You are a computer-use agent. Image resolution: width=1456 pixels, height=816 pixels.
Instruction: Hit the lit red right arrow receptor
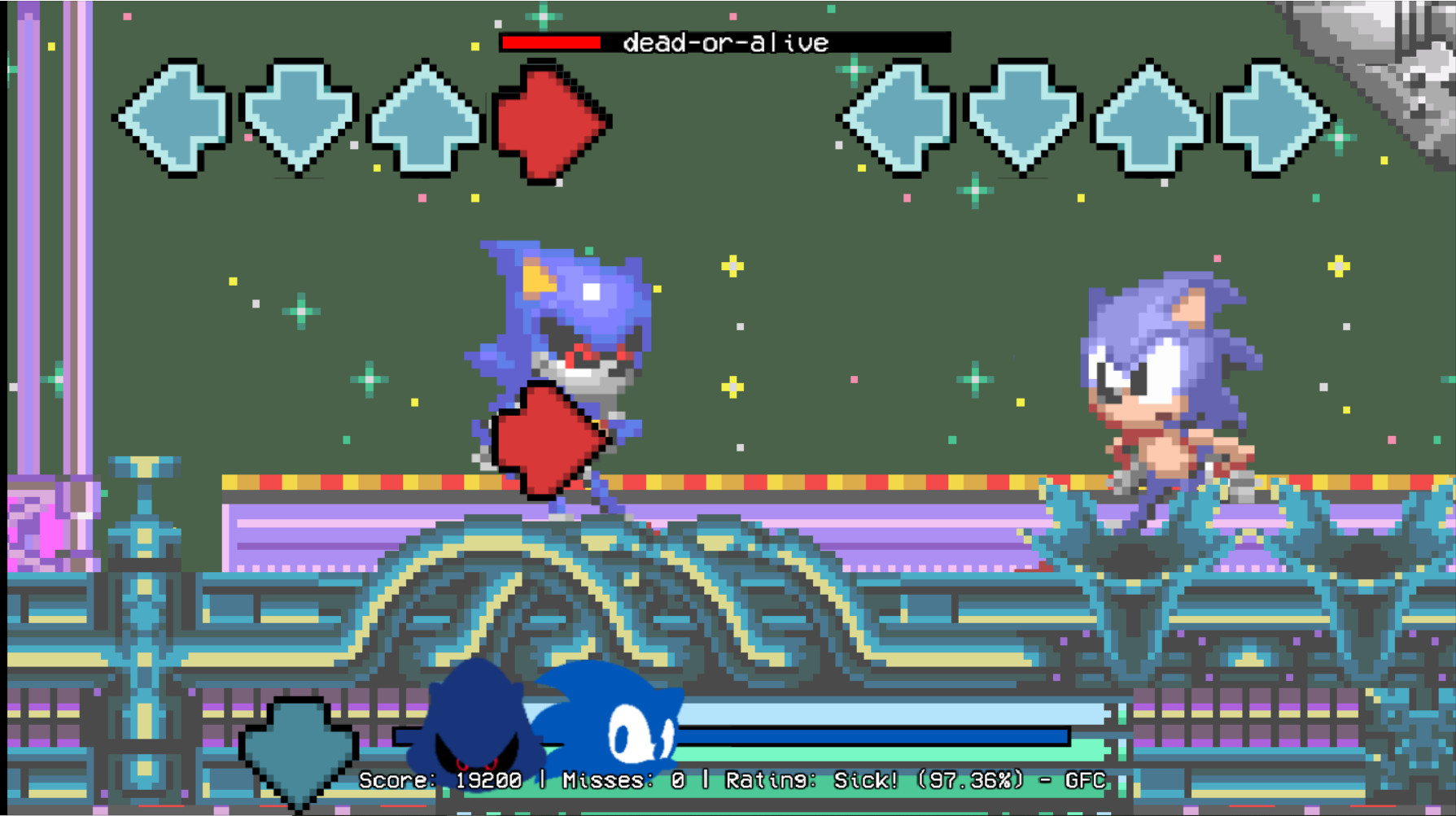pyautogui.click(x=549, y=120)
